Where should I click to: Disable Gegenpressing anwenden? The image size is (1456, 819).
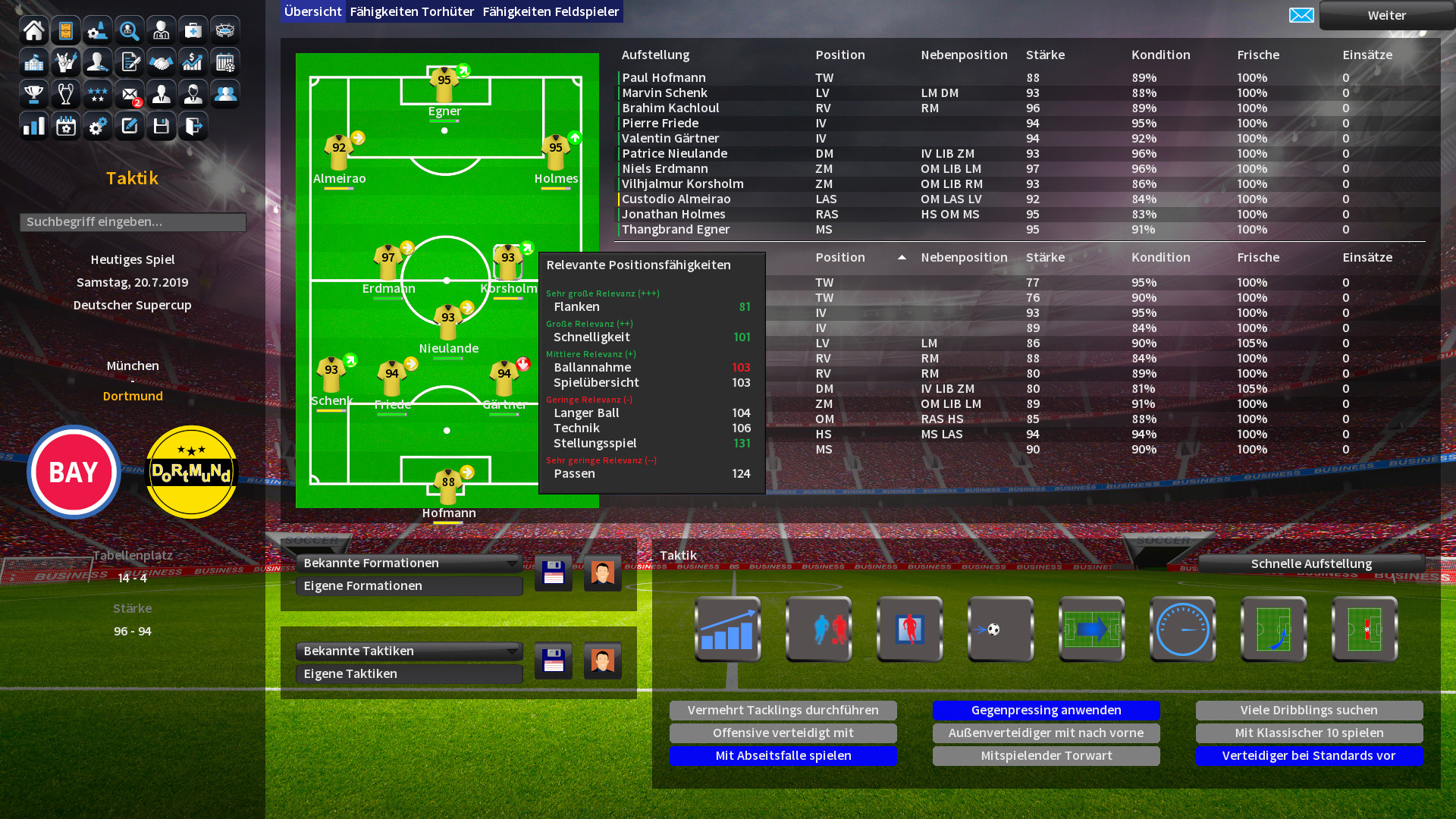point(1046,710)
